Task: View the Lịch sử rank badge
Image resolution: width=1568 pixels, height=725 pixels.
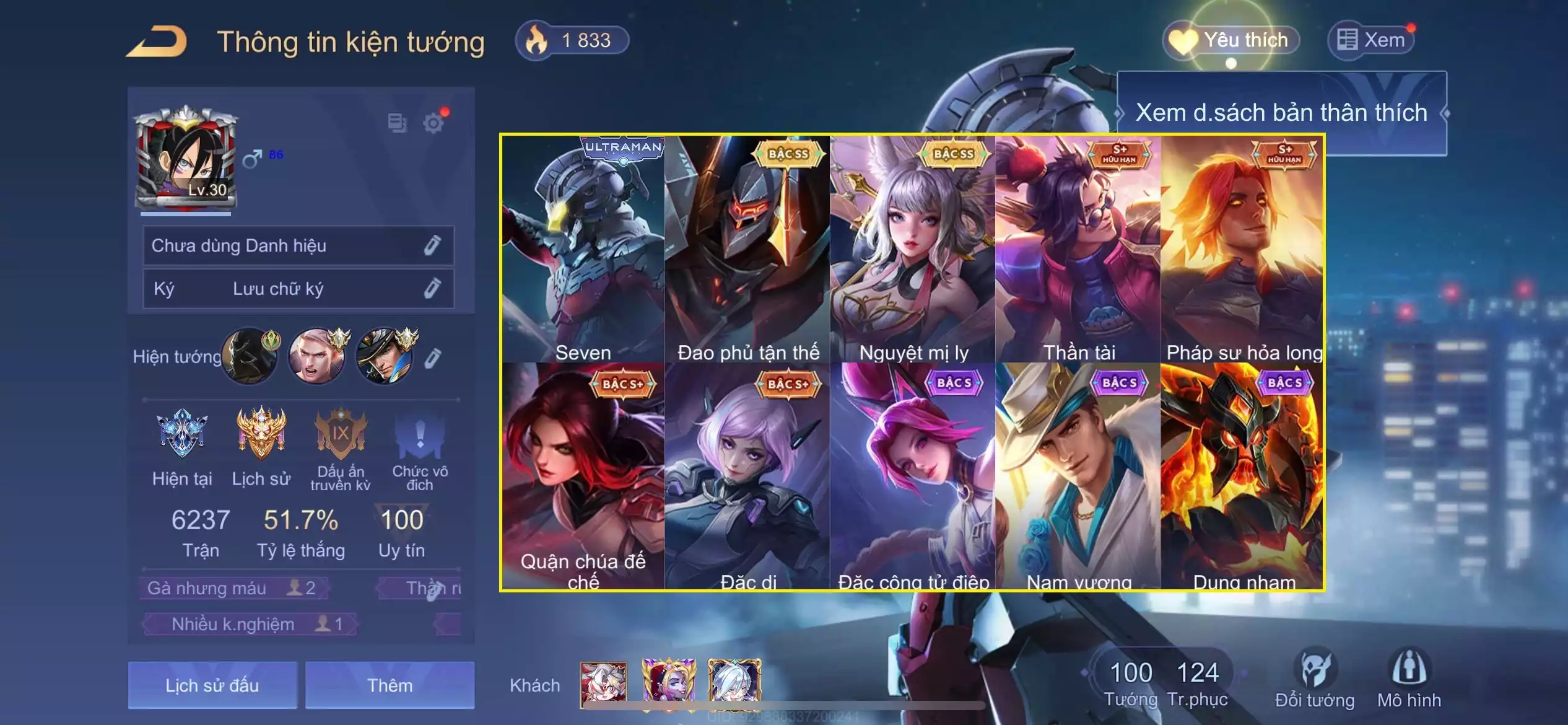Action: 261,434
